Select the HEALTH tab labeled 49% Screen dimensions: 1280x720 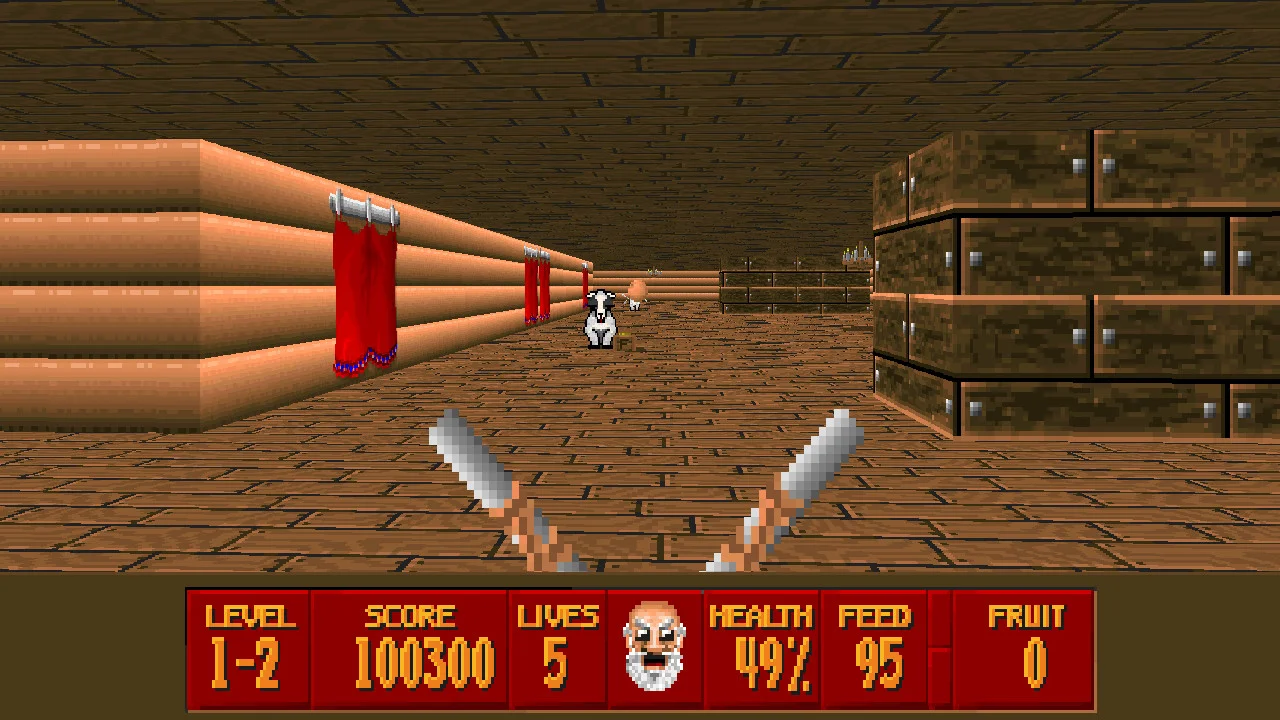click(763, 660)
